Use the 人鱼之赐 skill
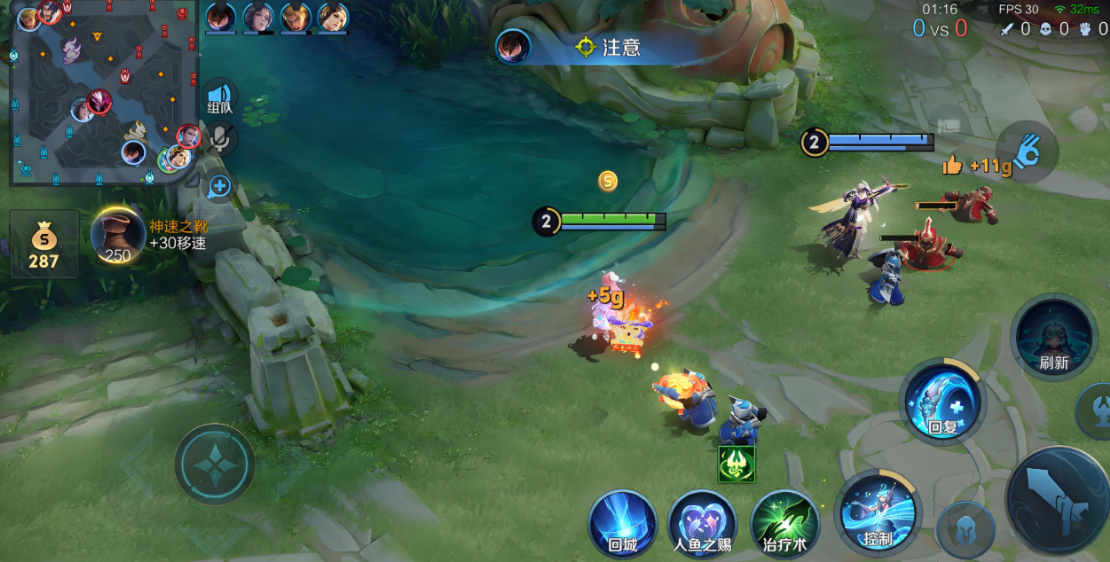The width and height of the screenshot is (1110, 562). (x=702, y=522)
